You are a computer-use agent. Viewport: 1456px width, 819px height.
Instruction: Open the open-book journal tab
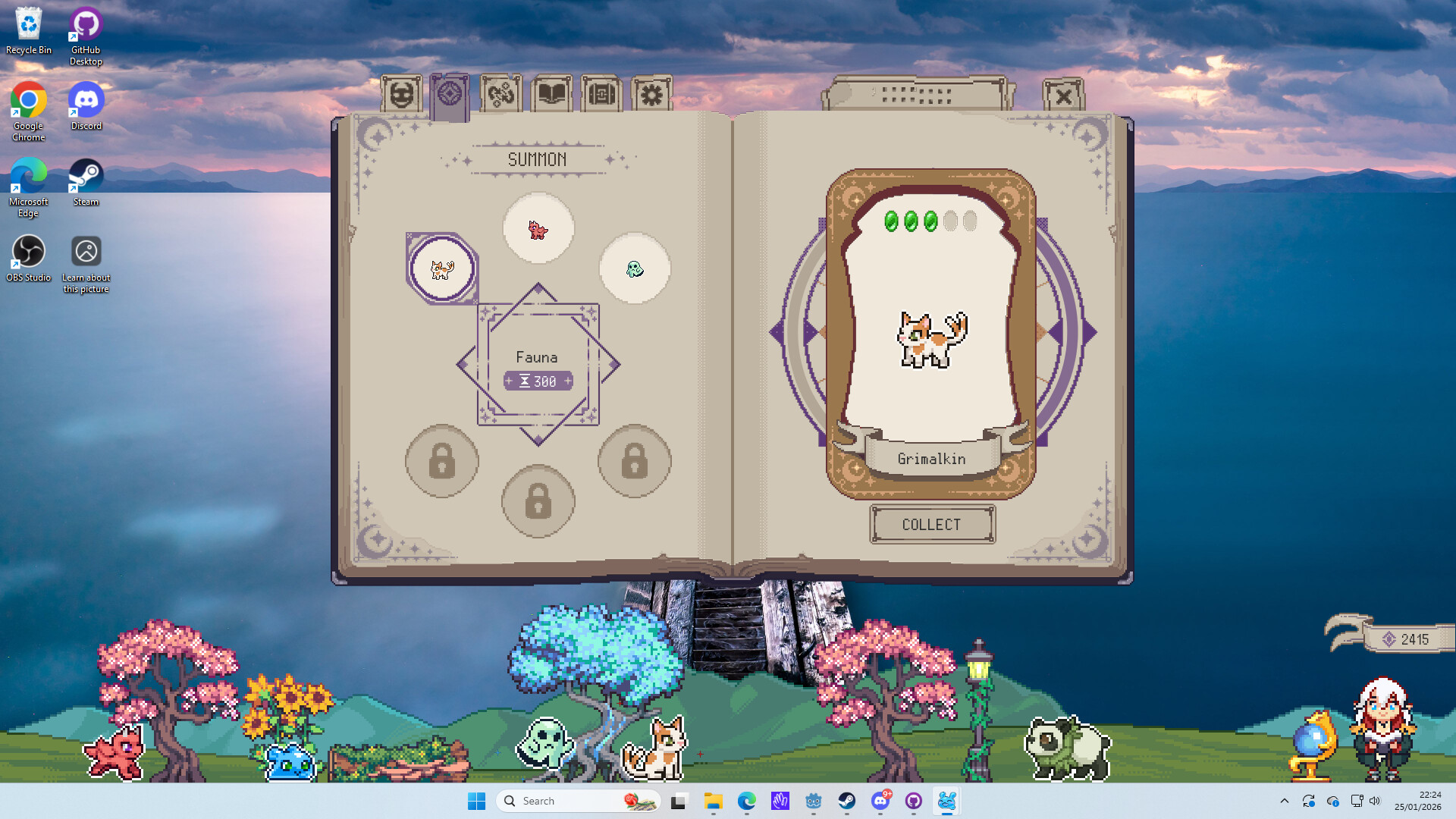551,96
